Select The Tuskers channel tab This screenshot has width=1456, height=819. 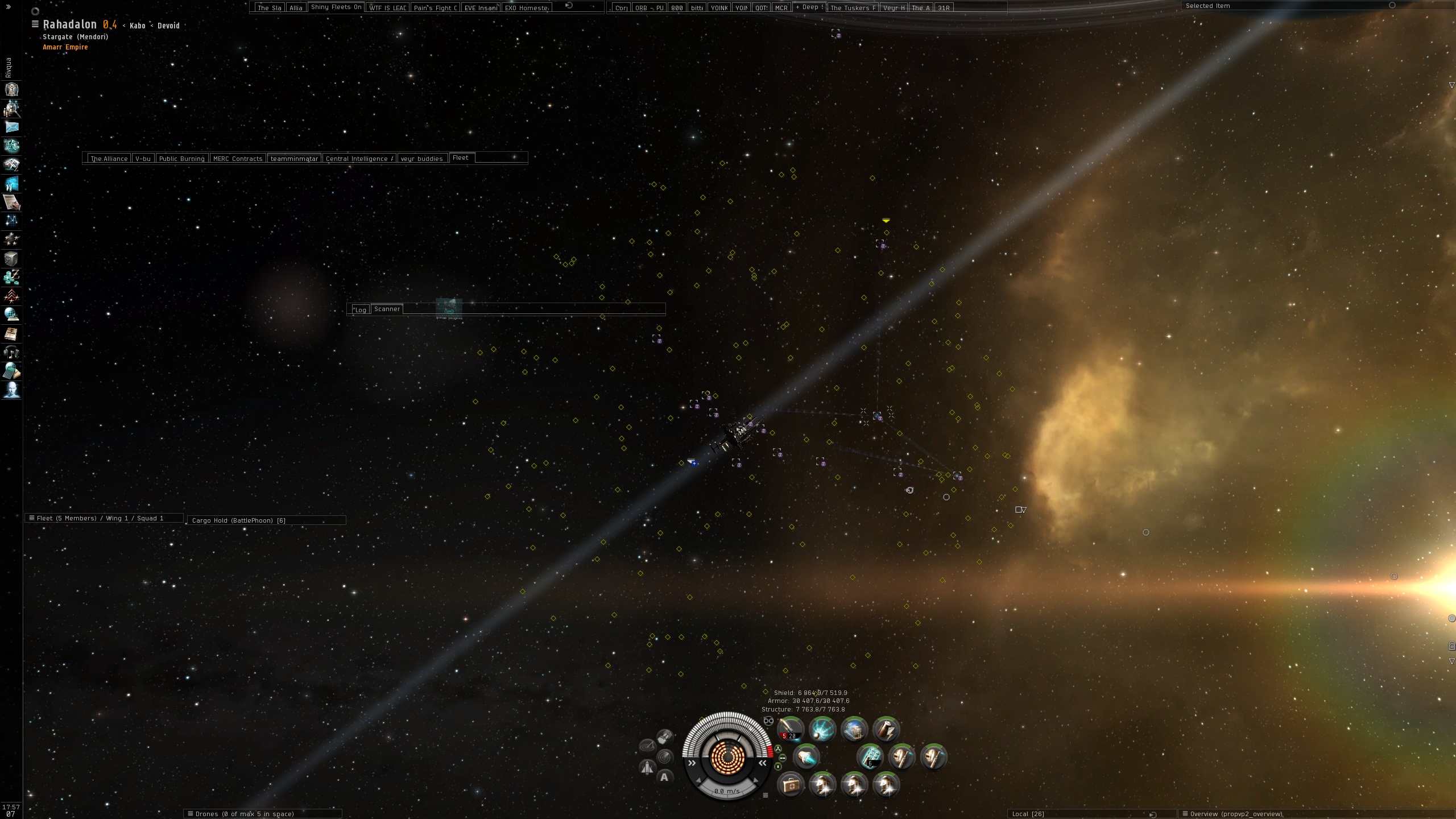pyautogui.click(x=853, y=8)
